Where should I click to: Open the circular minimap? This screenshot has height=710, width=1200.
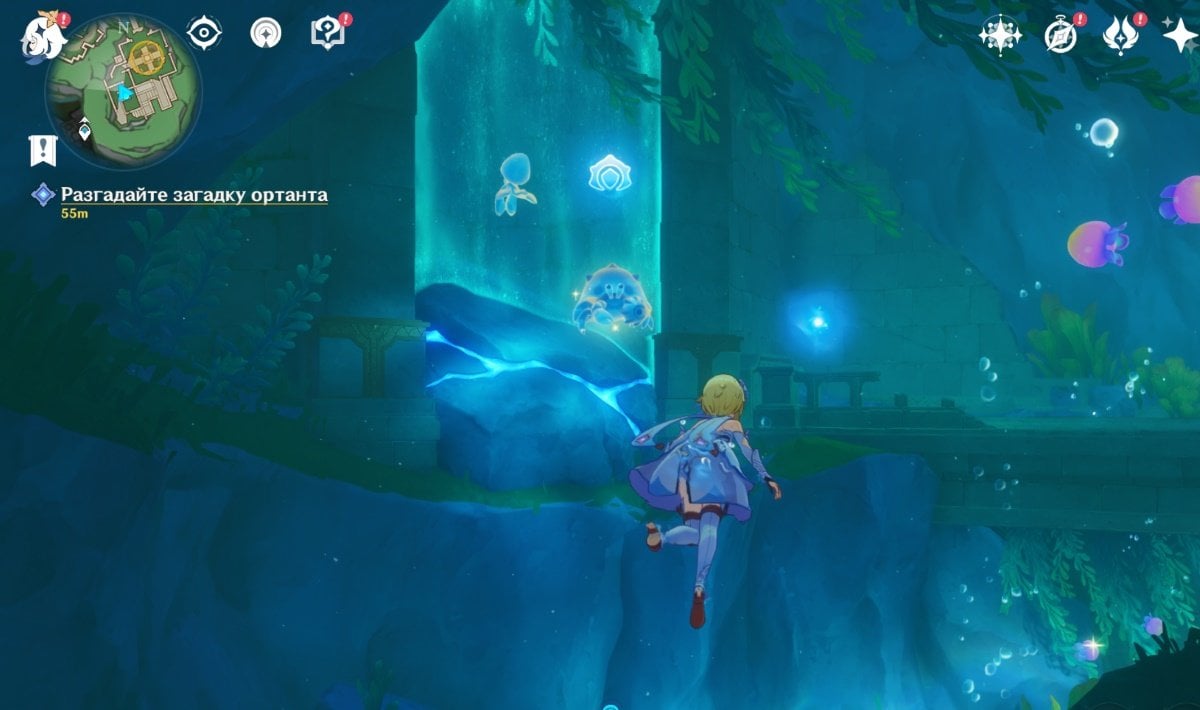(x=123, y=92)
